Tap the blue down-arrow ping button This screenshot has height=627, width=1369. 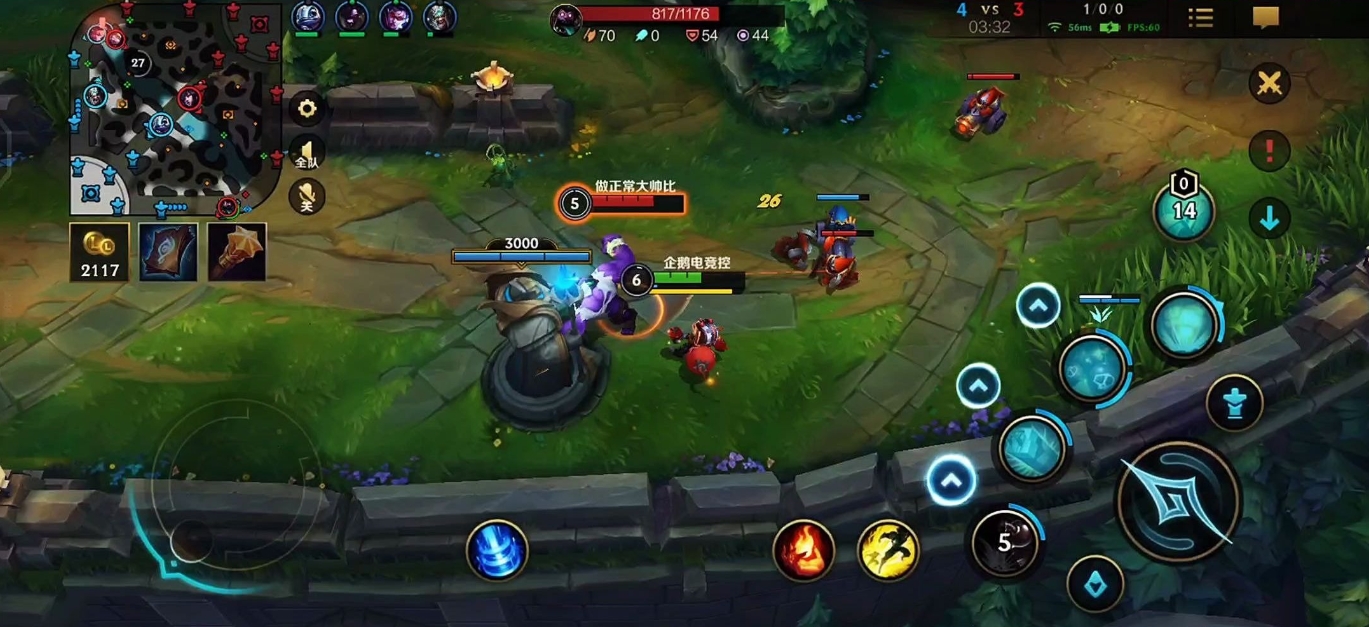1269,218
